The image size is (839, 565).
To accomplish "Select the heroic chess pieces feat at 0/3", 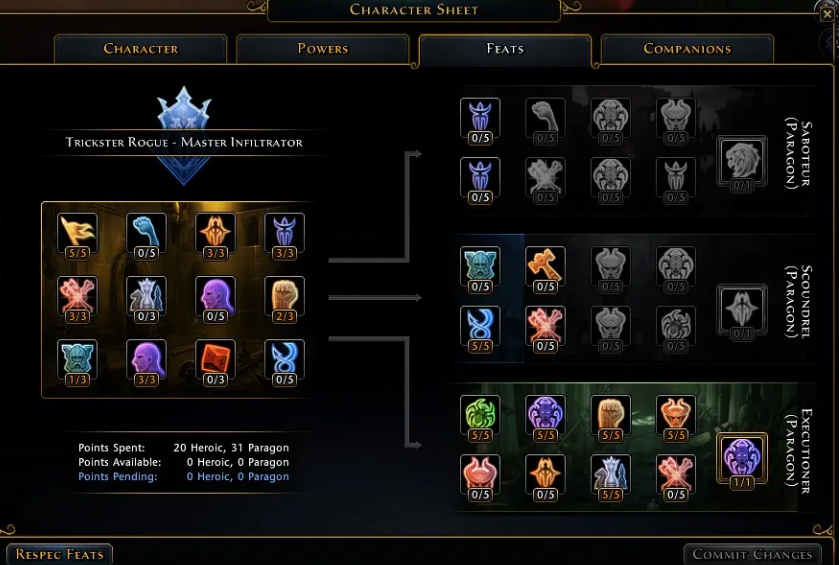I will pos(146,296).
